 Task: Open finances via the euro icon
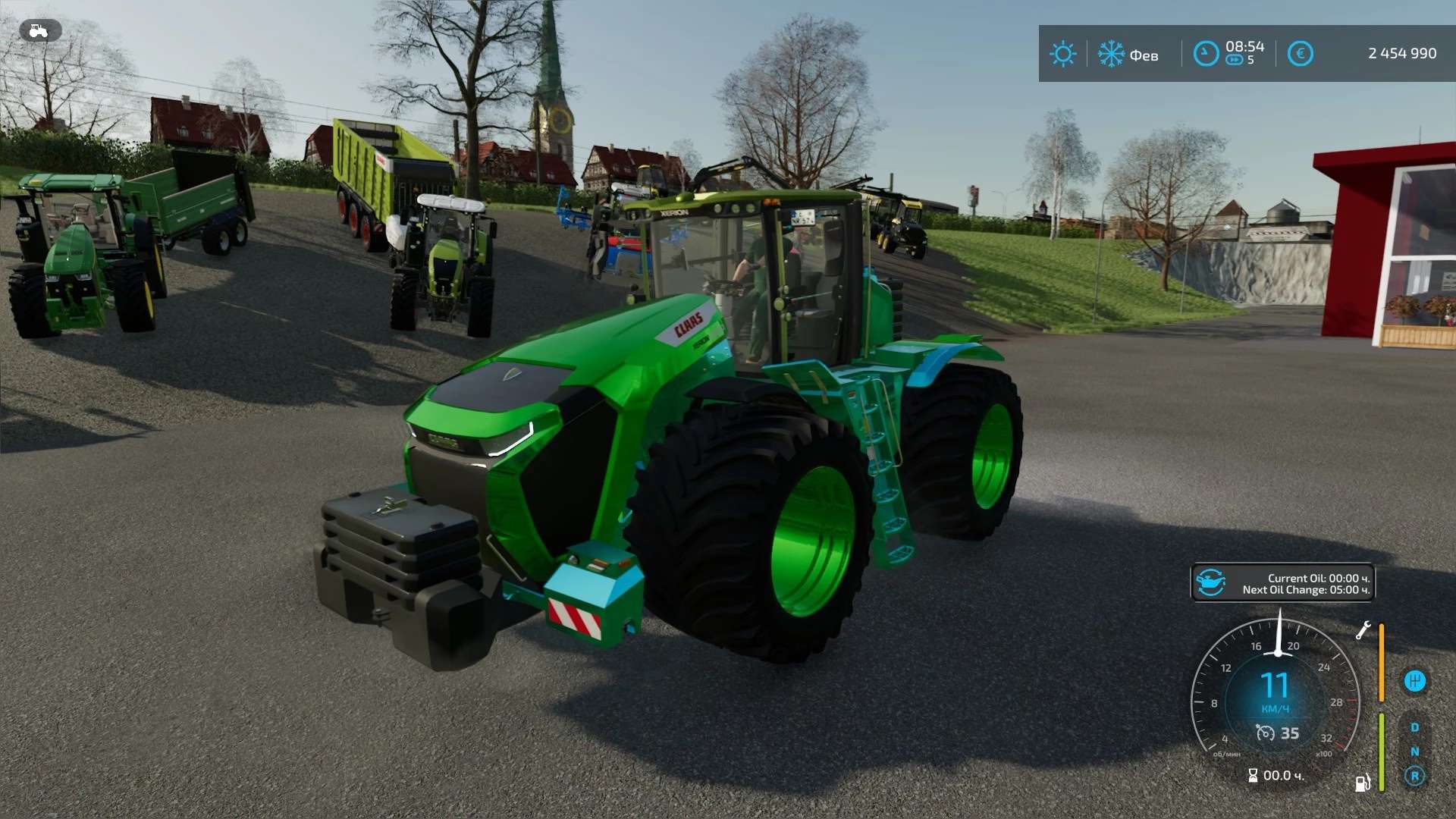[x=1300, y=54]
